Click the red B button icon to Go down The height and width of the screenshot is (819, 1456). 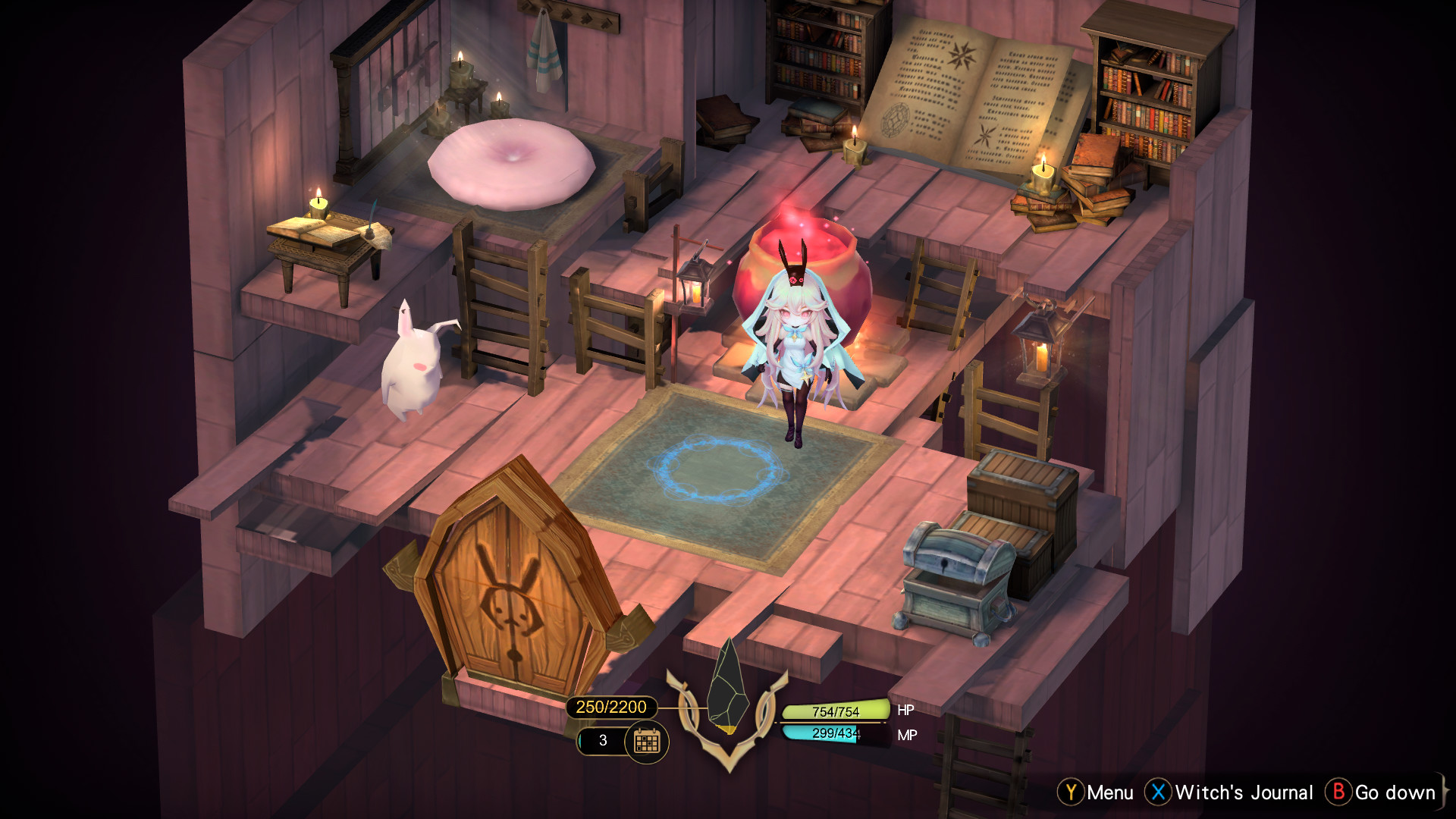coord(1341,792)
